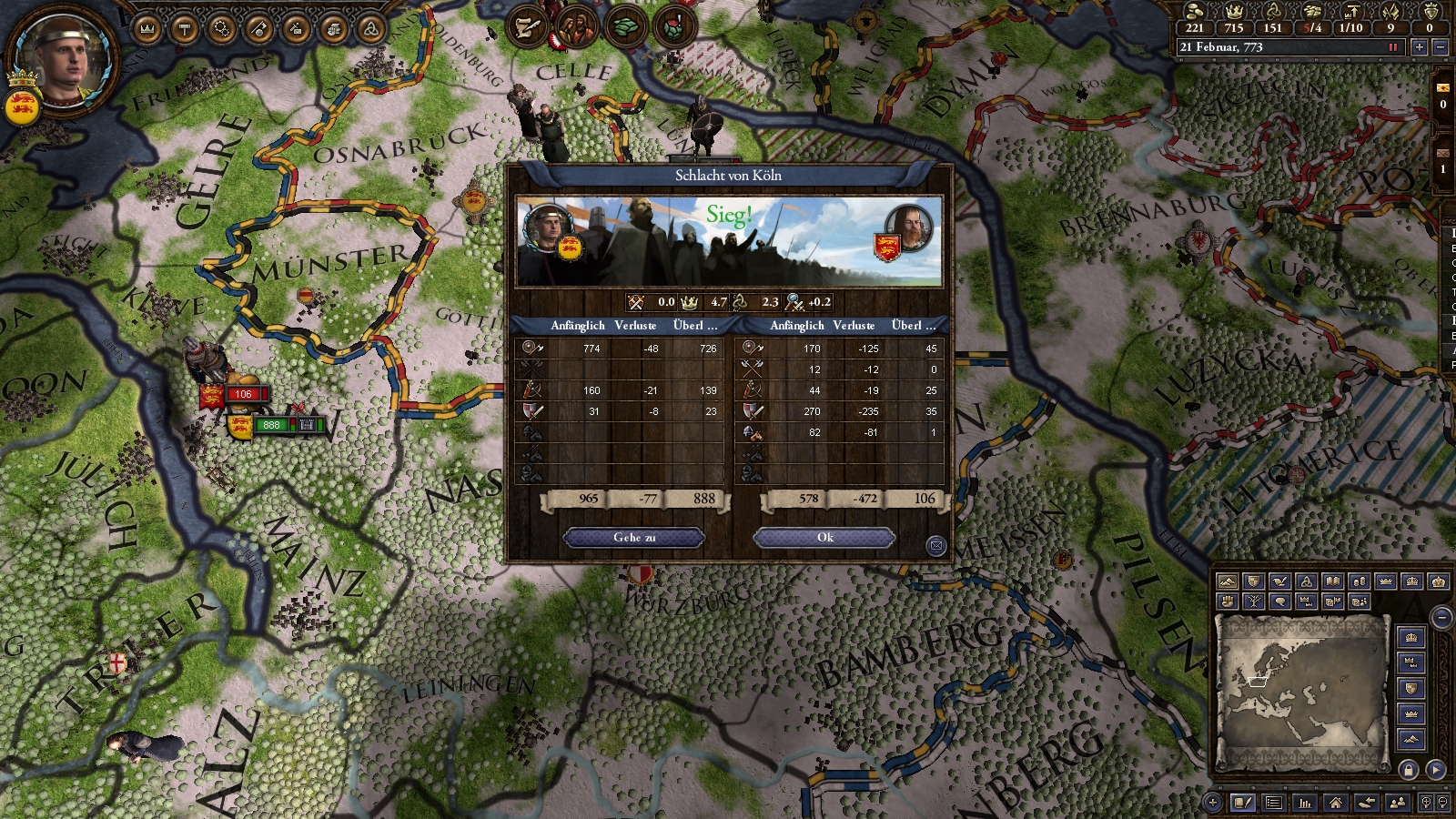Click on the world minimap
1456x819 pixels.
(1301, 692)
